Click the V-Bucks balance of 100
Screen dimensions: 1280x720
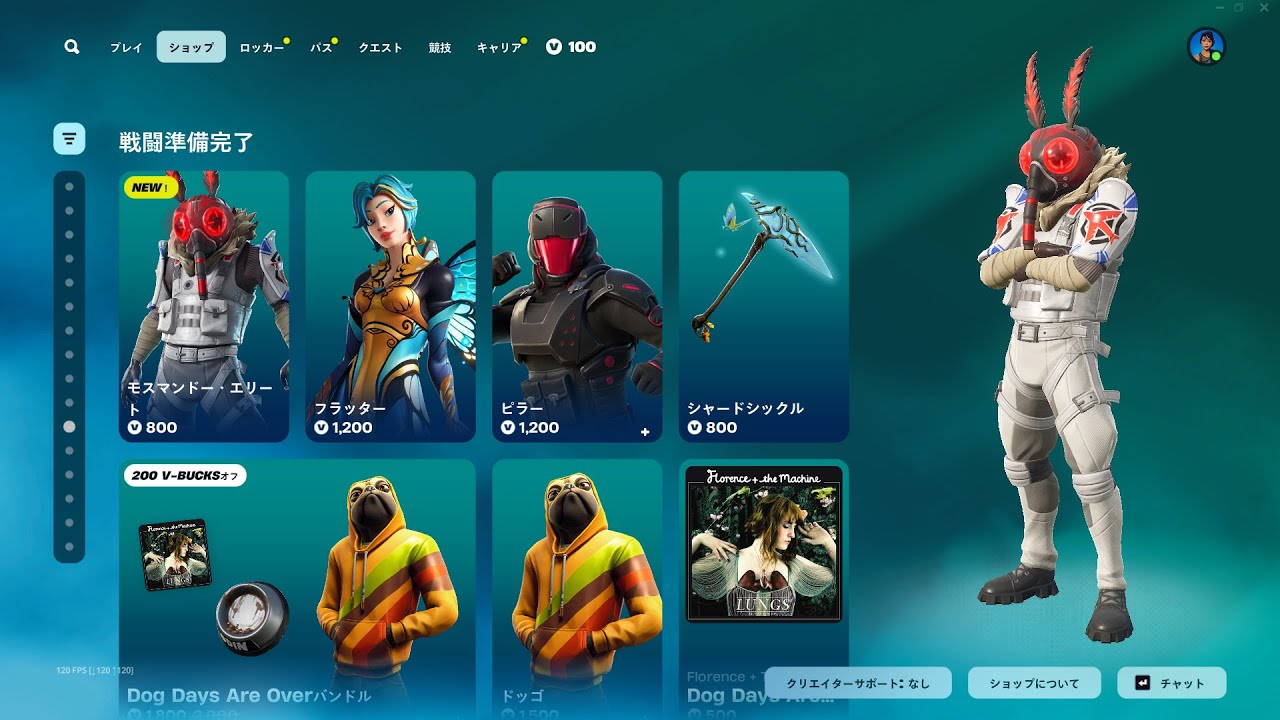point(572,47)
